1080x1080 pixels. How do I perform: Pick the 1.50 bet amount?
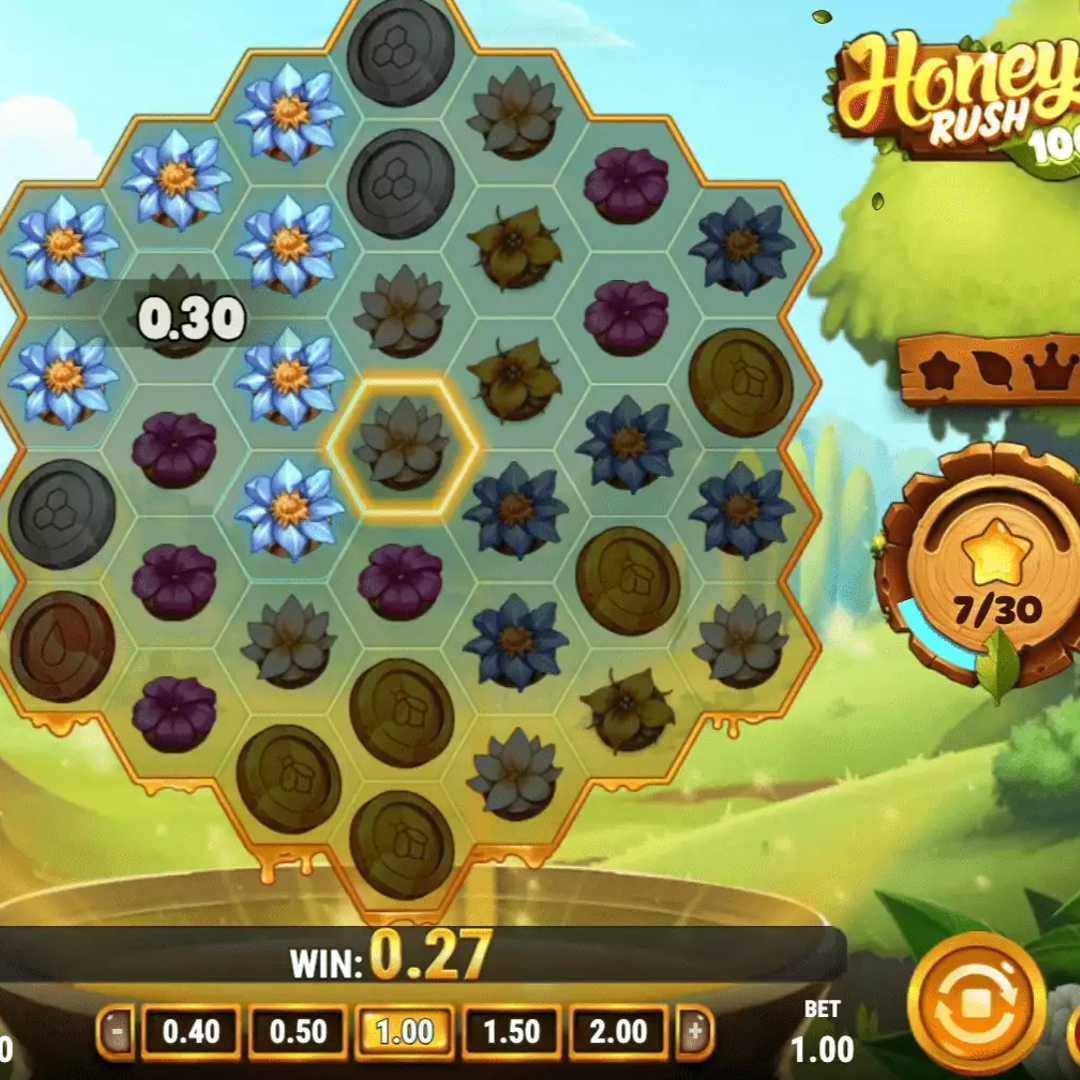coord(510,1031)
